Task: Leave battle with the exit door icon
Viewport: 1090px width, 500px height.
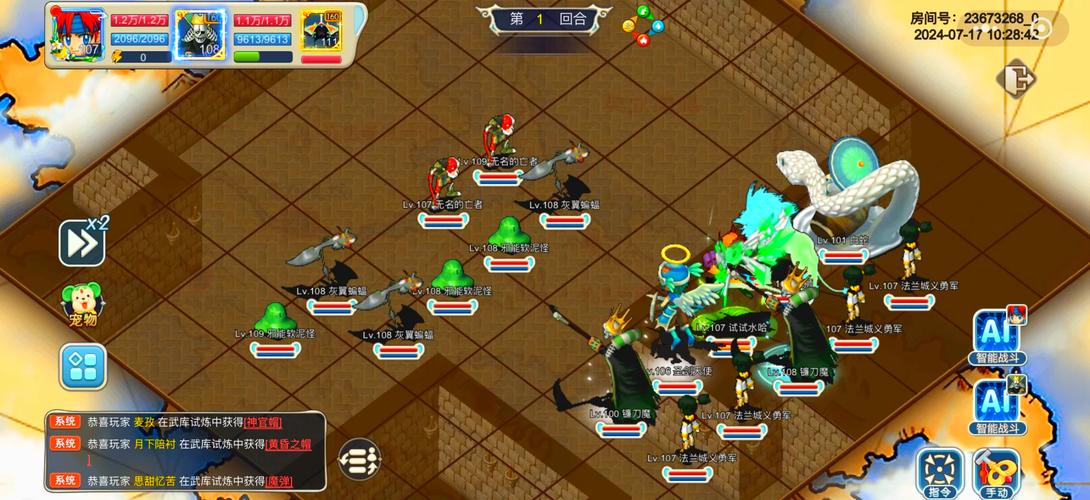Action: [x=1016, y=78]
